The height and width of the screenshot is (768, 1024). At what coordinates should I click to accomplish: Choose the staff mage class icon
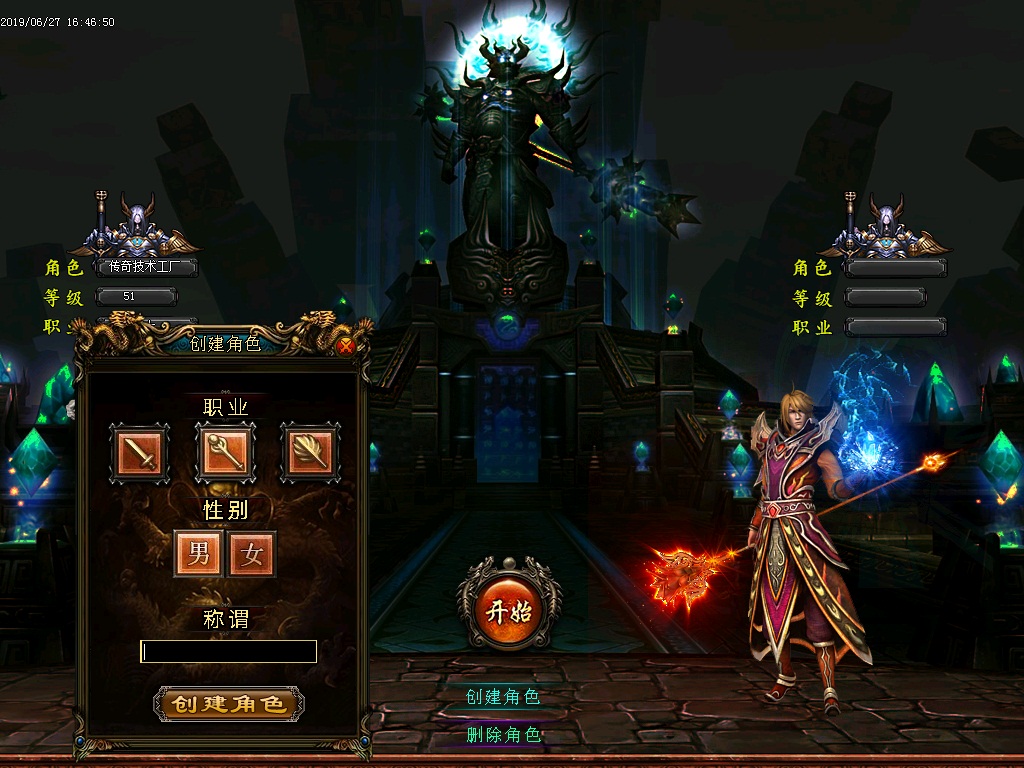(x=225, y=453)
